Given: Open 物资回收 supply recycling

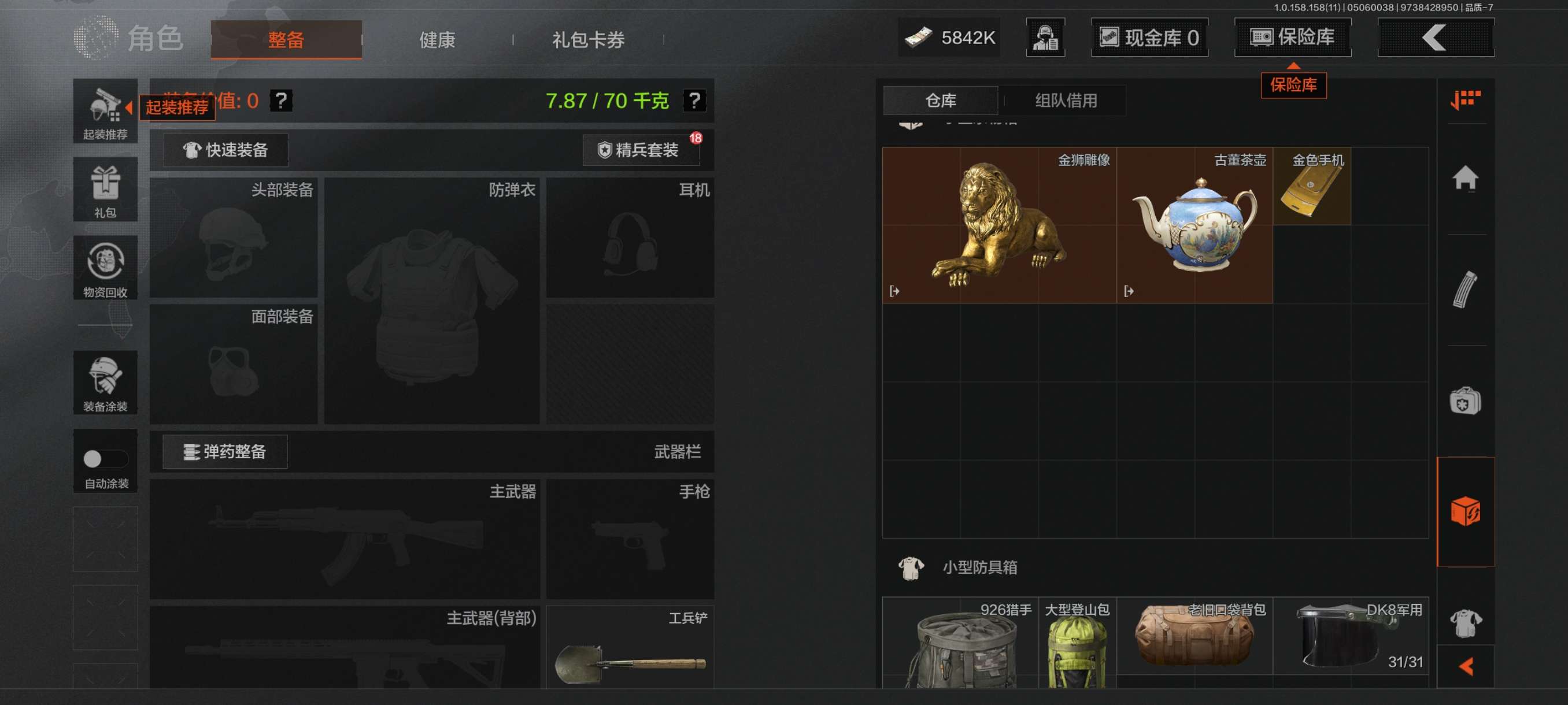Looking at the screenshot, I should pos(105,268).
